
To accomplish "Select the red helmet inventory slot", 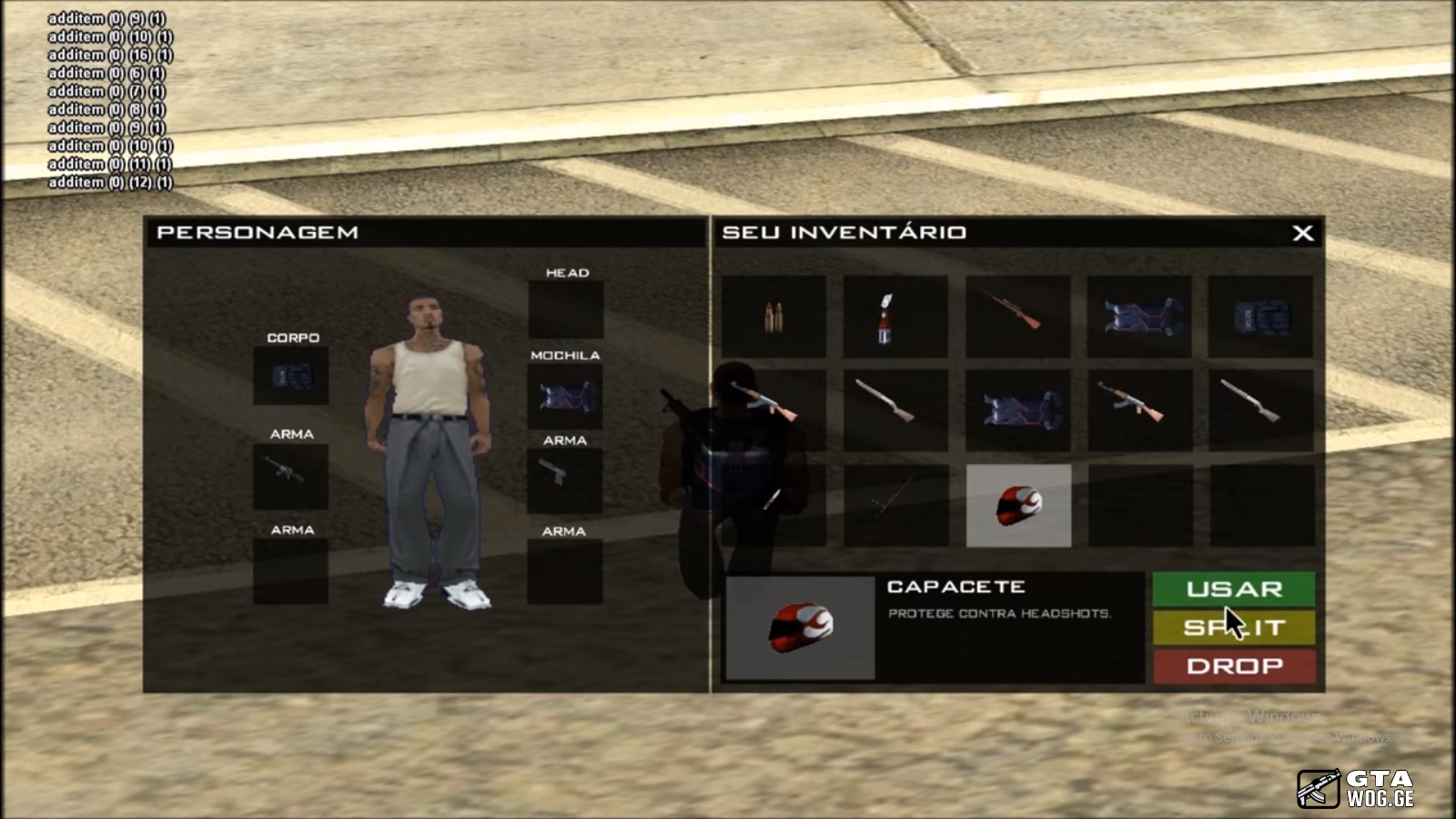I will coord(1018,505).
